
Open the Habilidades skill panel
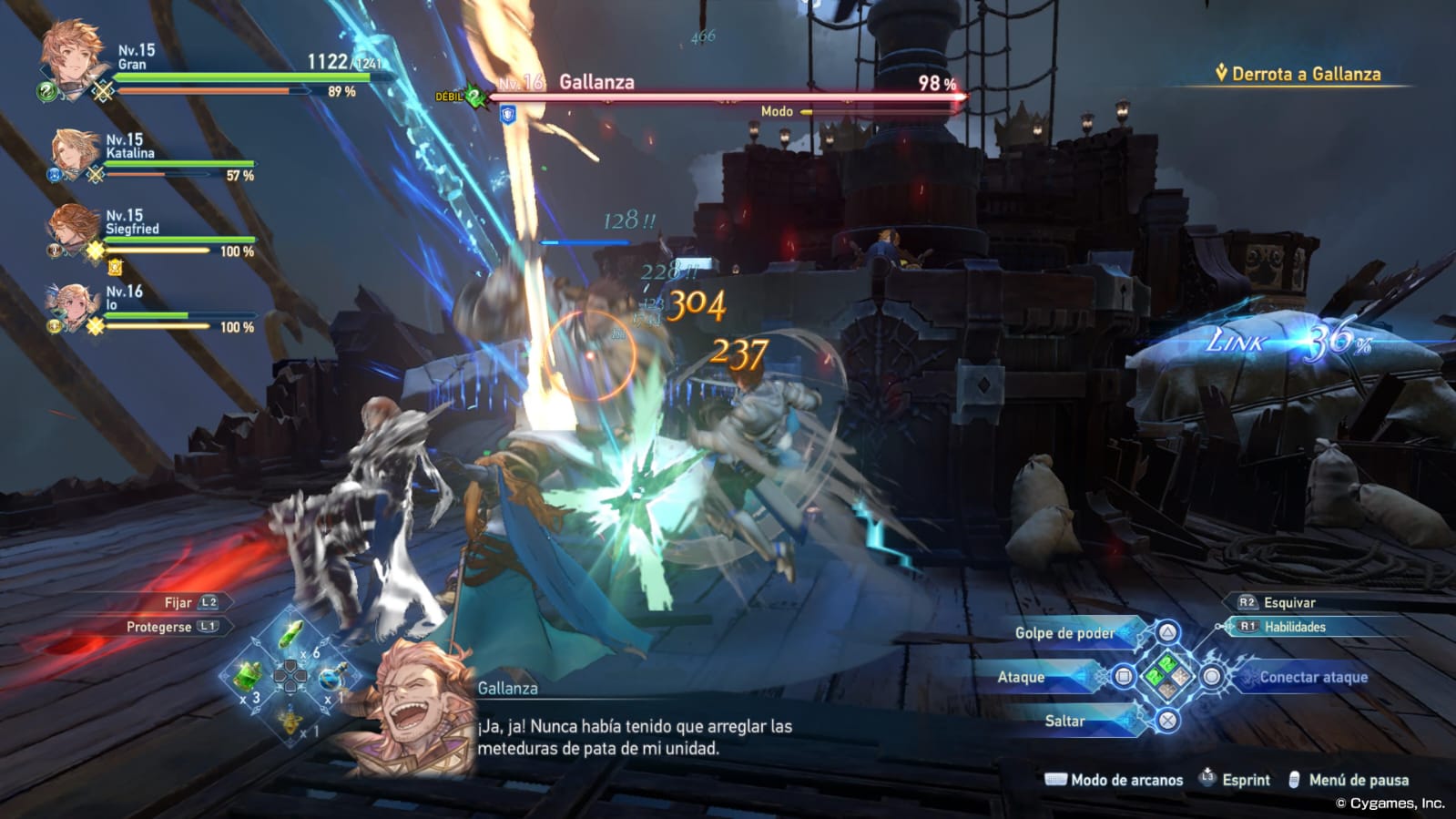click(1294, 627)
